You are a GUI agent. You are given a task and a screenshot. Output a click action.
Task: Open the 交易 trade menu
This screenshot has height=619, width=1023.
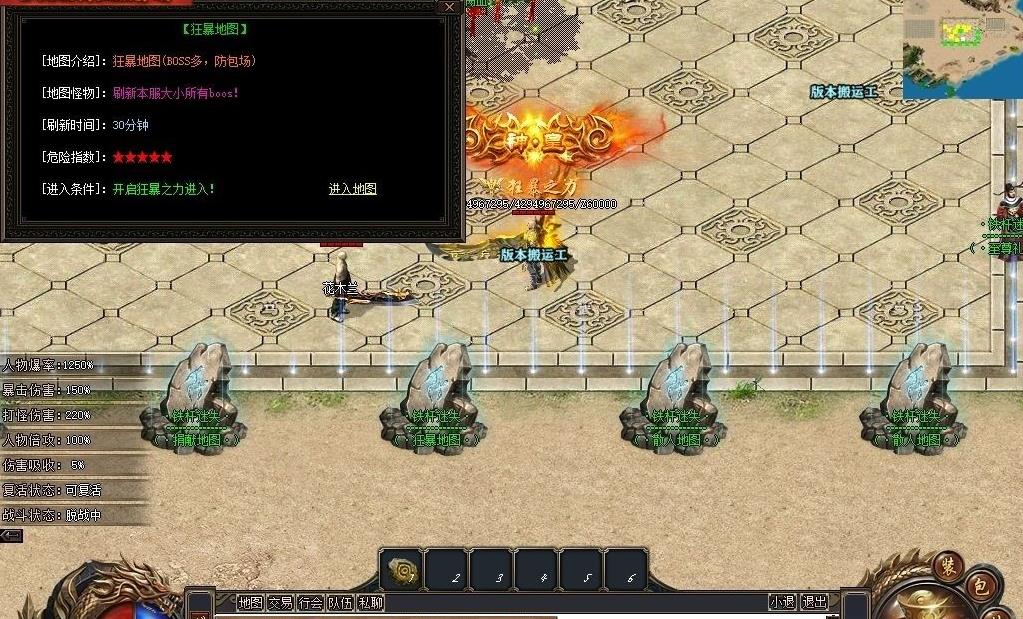(280, 602)
